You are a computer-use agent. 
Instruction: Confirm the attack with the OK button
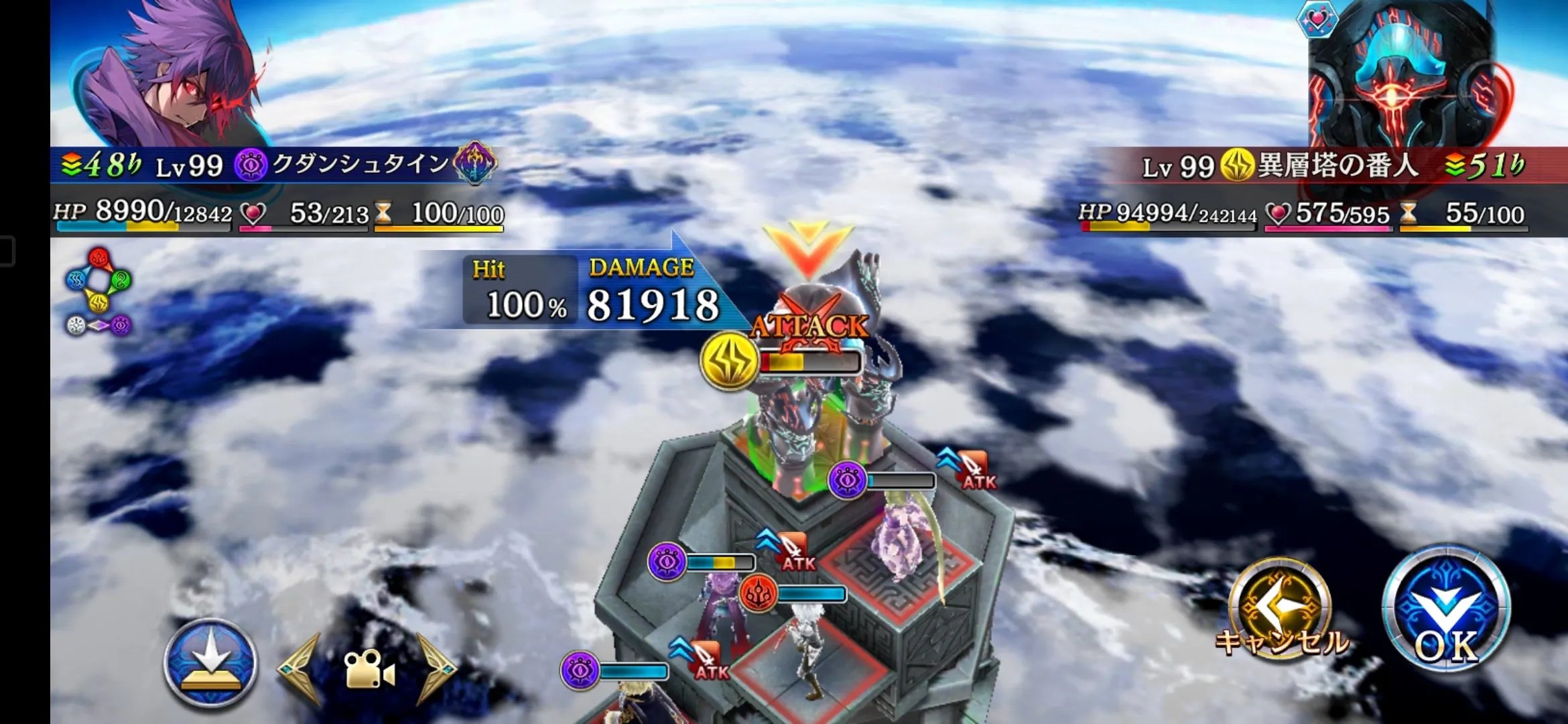pos(1446,609)
